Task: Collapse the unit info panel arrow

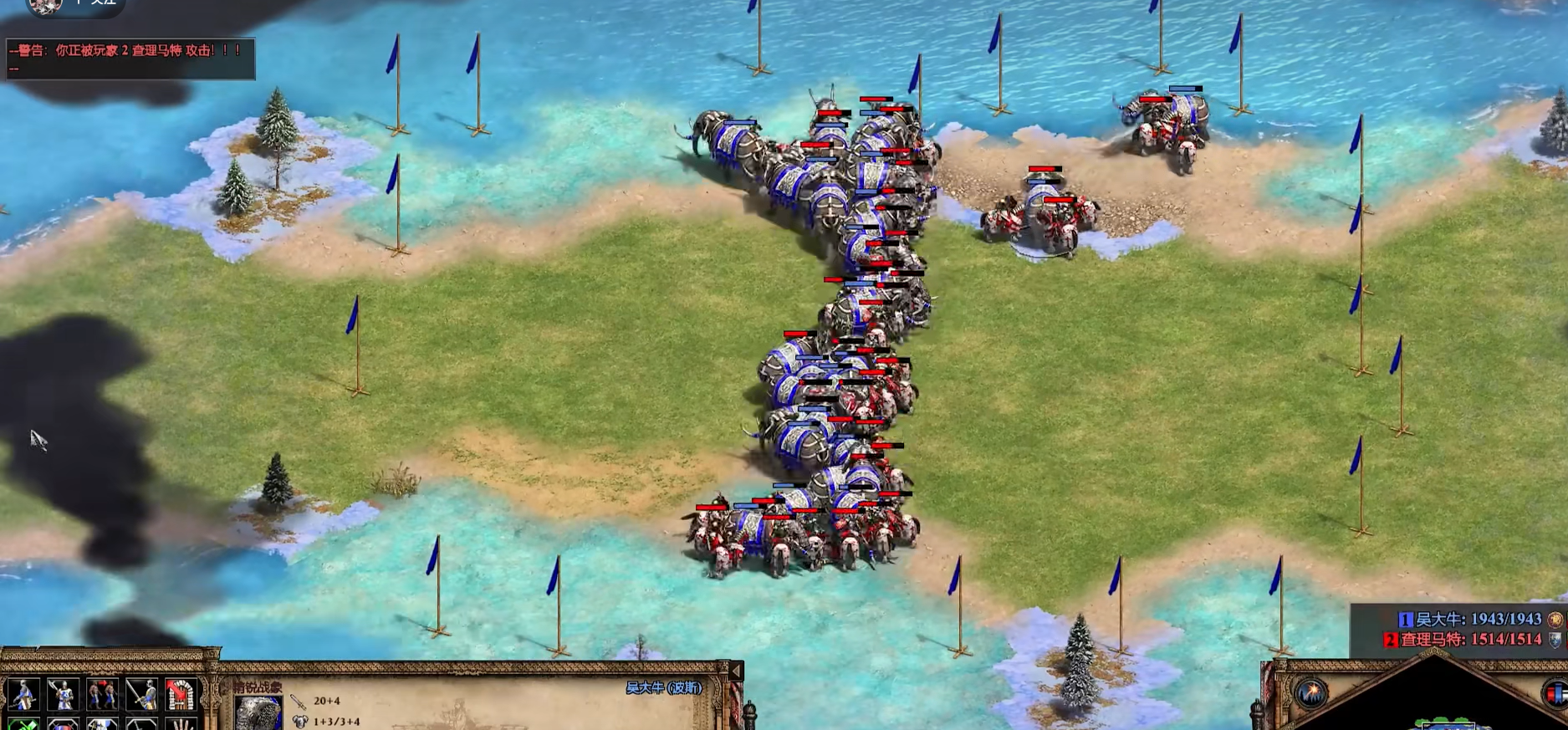Action: (737, 671)
